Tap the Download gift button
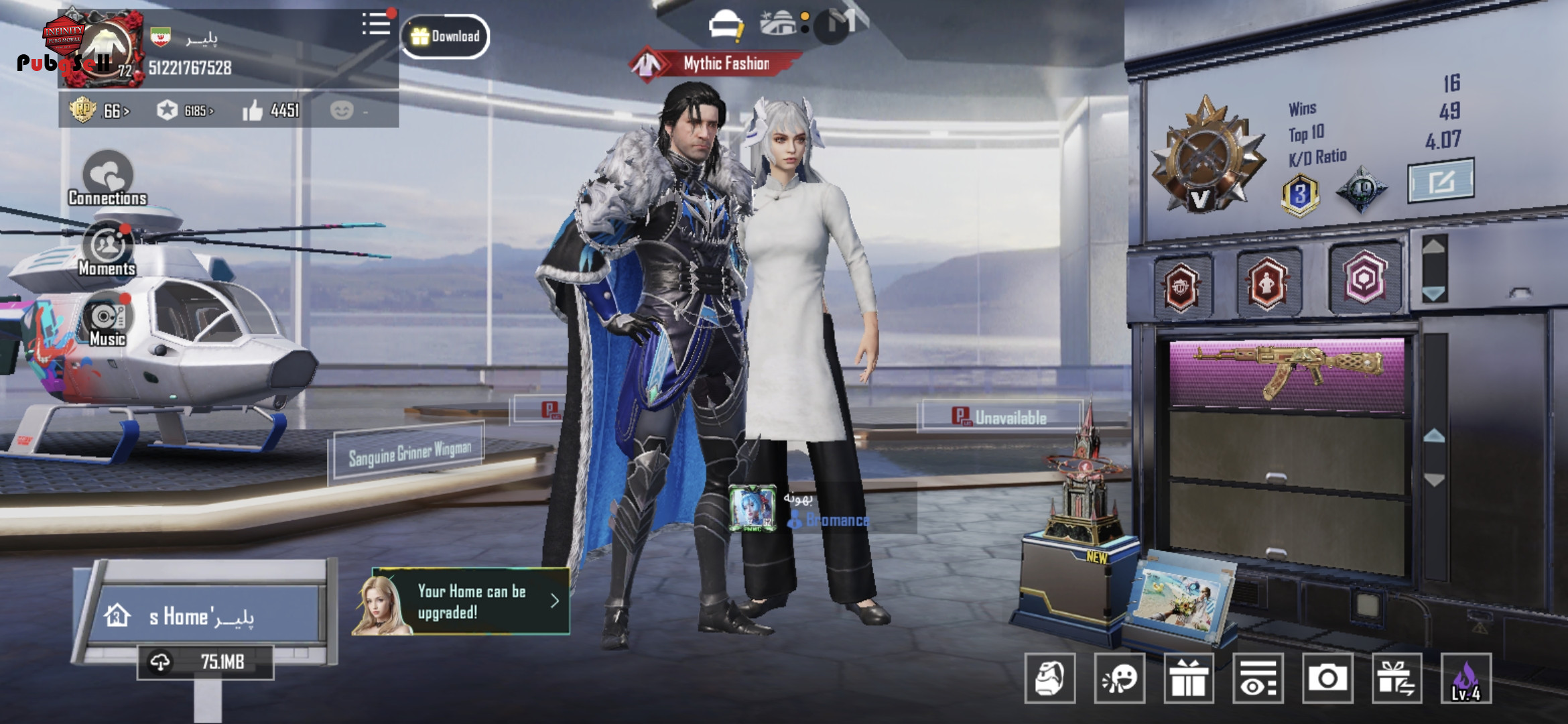Screen dimensions: 1568x724 tap(446, 36)
